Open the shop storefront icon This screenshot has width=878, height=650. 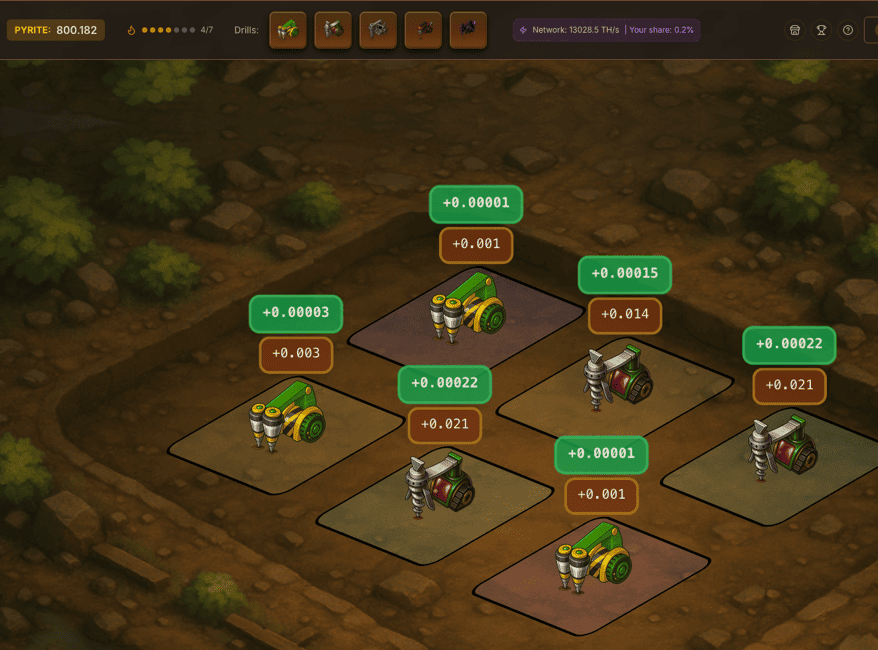[x=794, y=30]
